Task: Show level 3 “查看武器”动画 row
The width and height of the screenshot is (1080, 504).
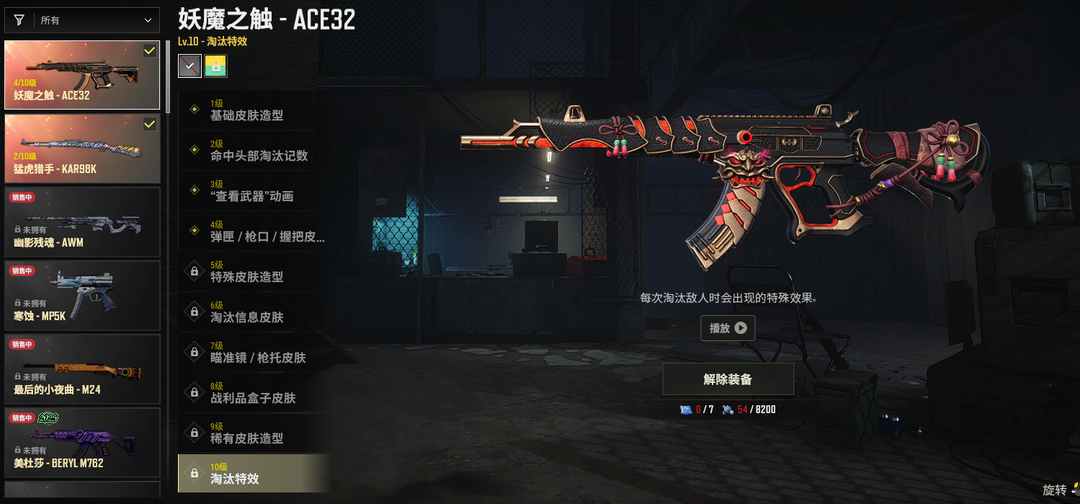Action: coord(255,191)
